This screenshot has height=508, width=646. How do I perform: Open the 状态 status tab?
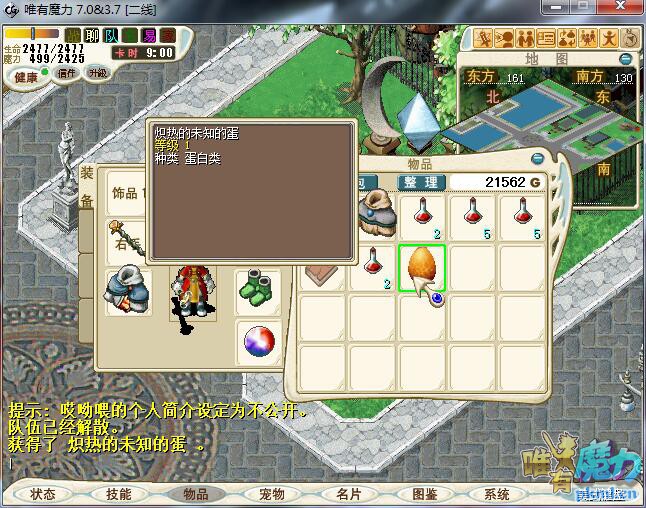[x=43, y=494]
